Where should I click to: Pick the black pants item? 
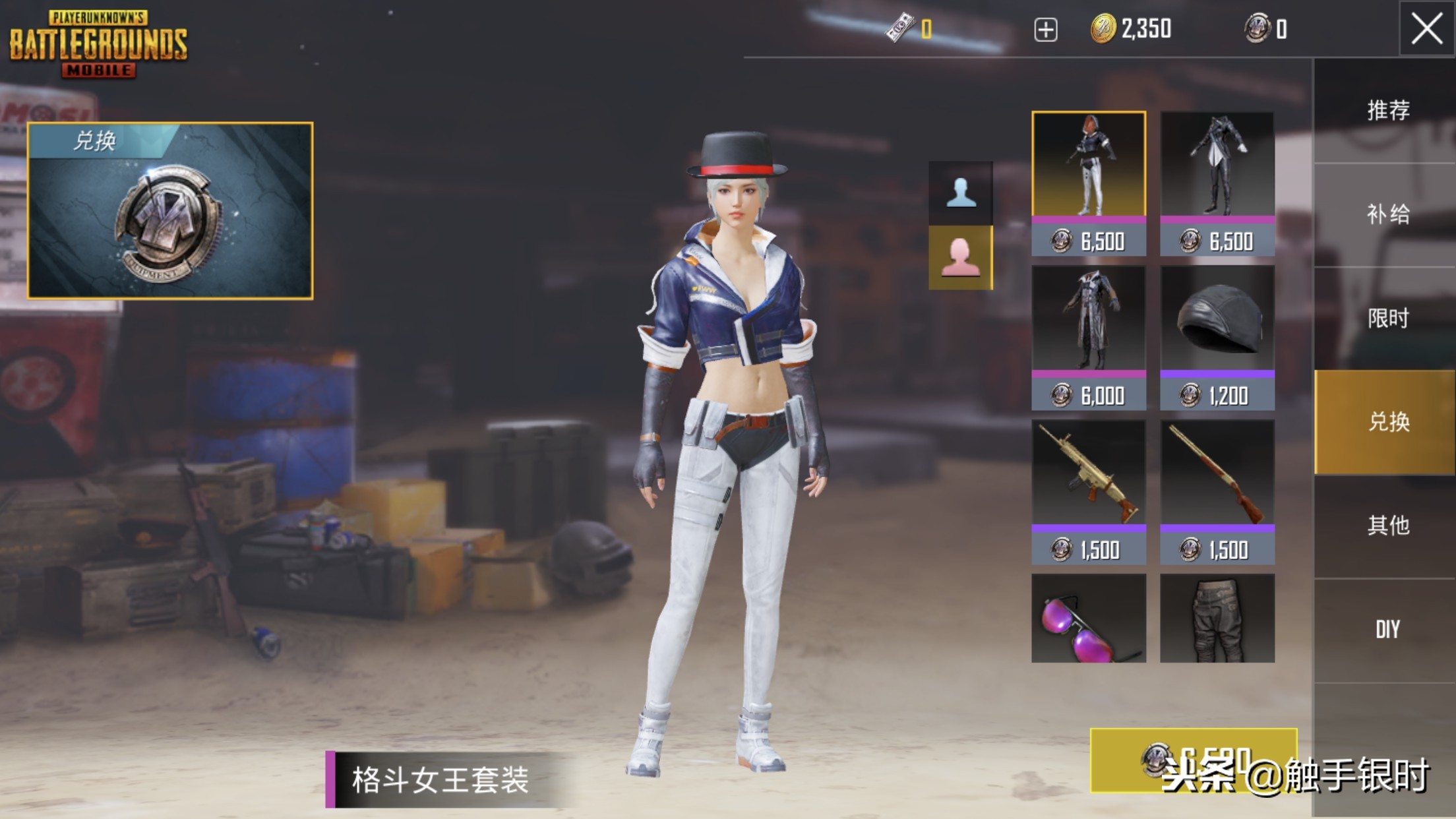pyautogui.click(x=1217, y=619)
